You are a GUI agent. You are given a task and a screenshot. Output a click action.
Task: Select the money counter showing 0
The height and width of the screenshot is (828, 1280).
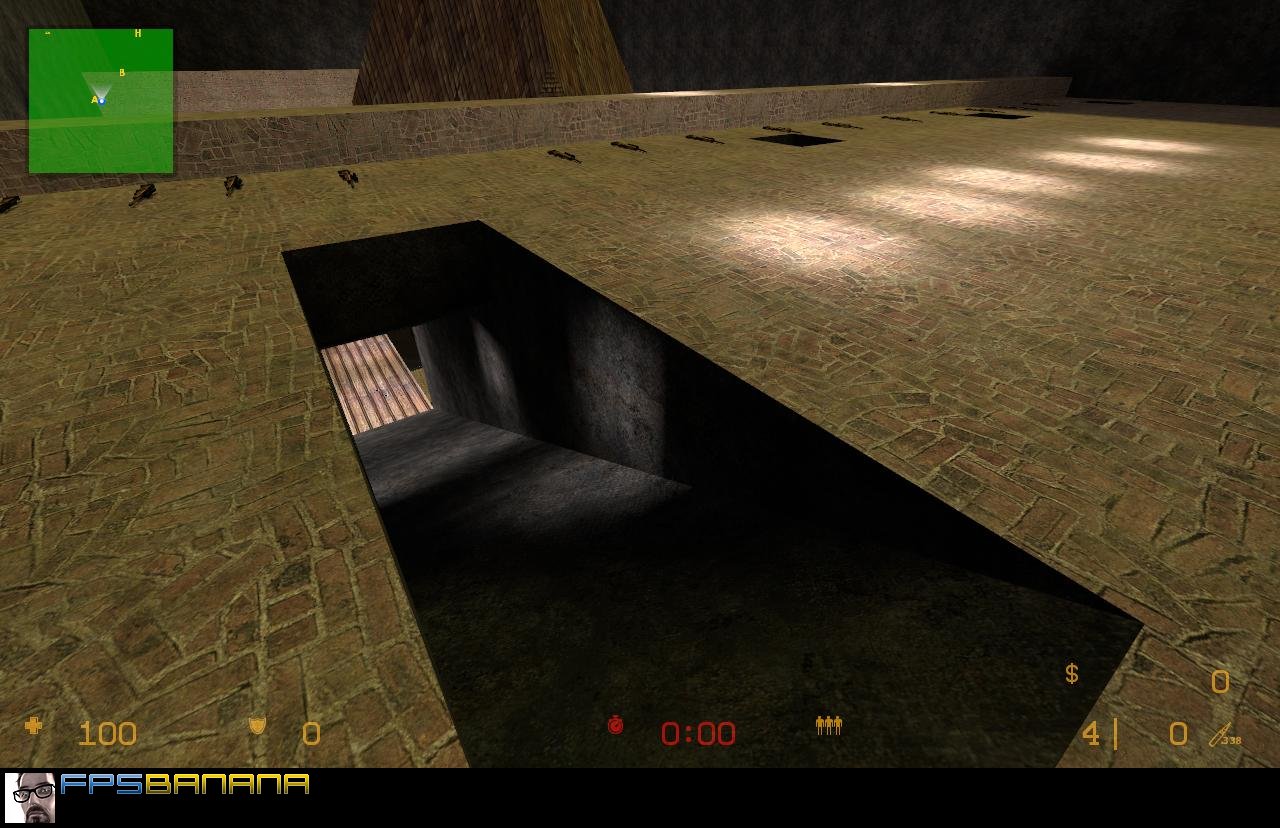1220,682
